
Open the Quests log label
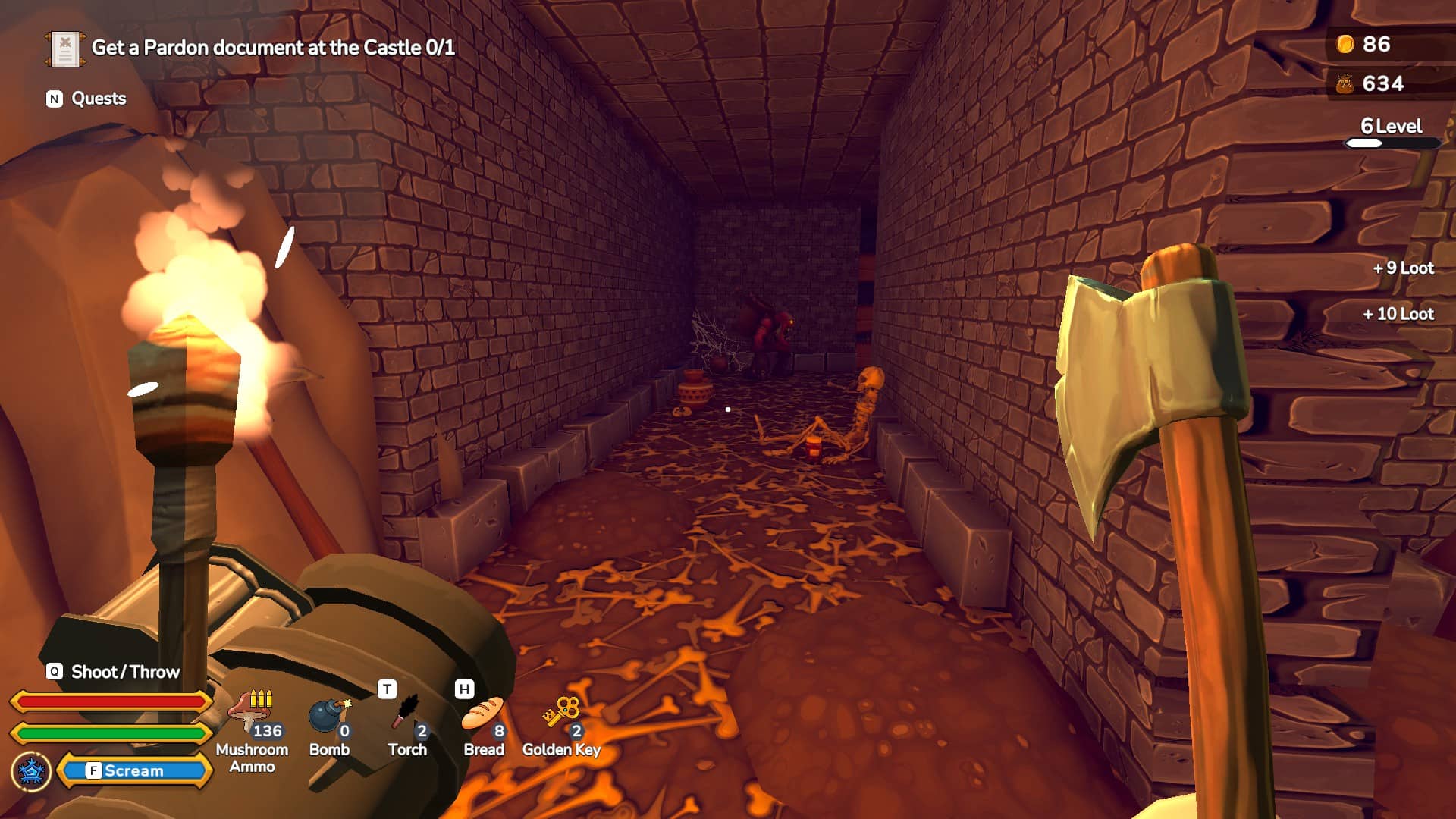[x=98, y=99]
